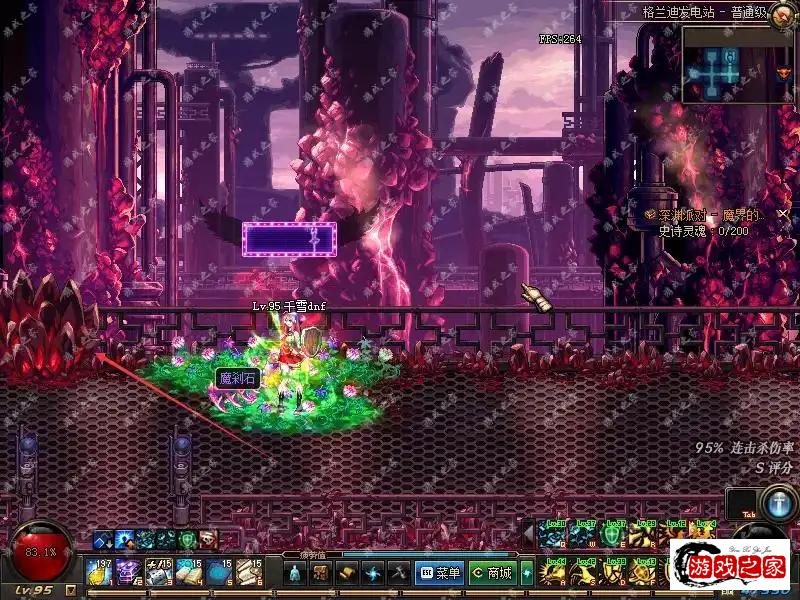Use the yellow consumable in quick slot 1
Viewport: 800px width, 600px height.
pyautogui.click(x=100, y=572)
